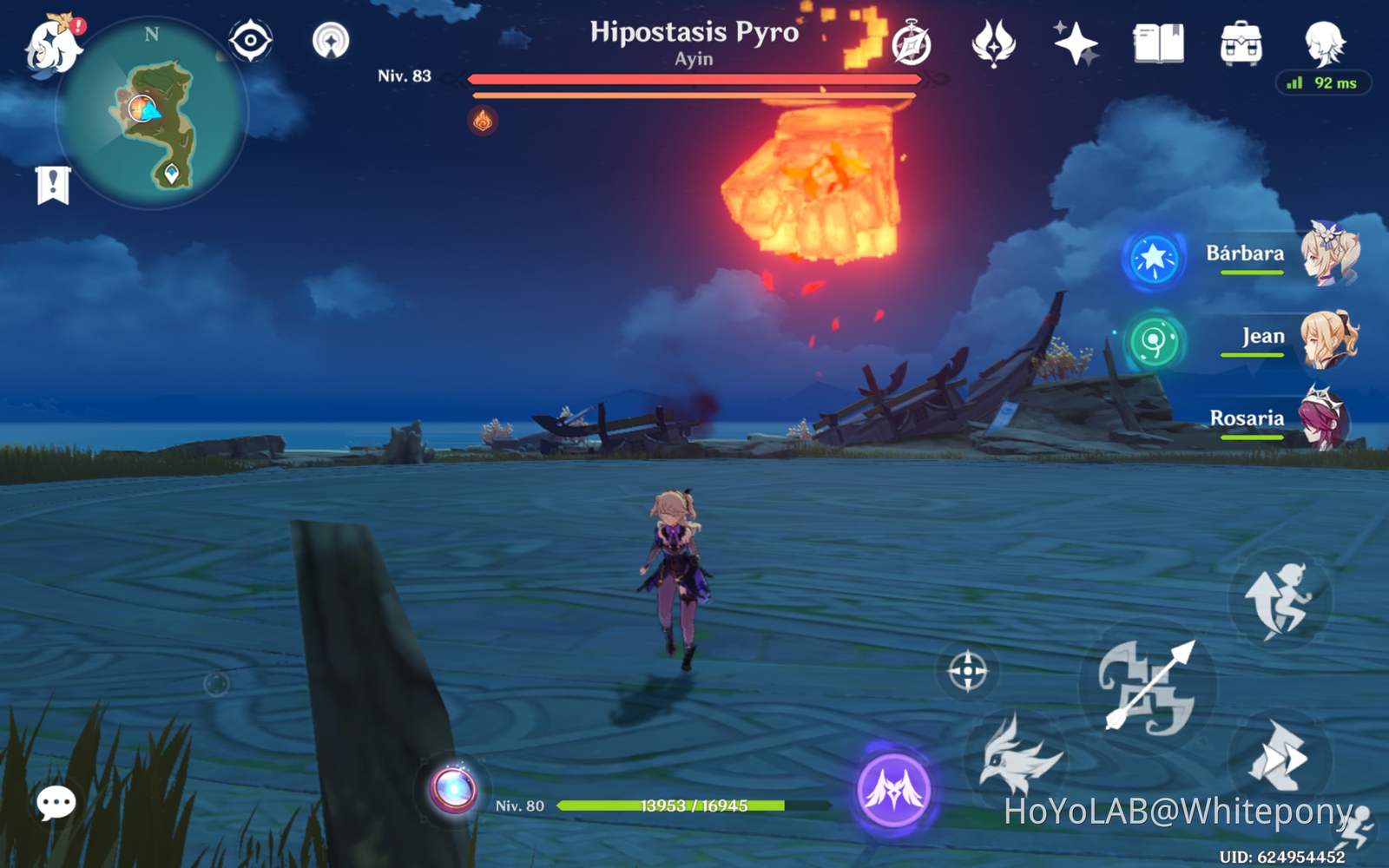Open the Inventory backpack icon
The width and height of the screenshot is (1389, 868).
coord(1240,39)
